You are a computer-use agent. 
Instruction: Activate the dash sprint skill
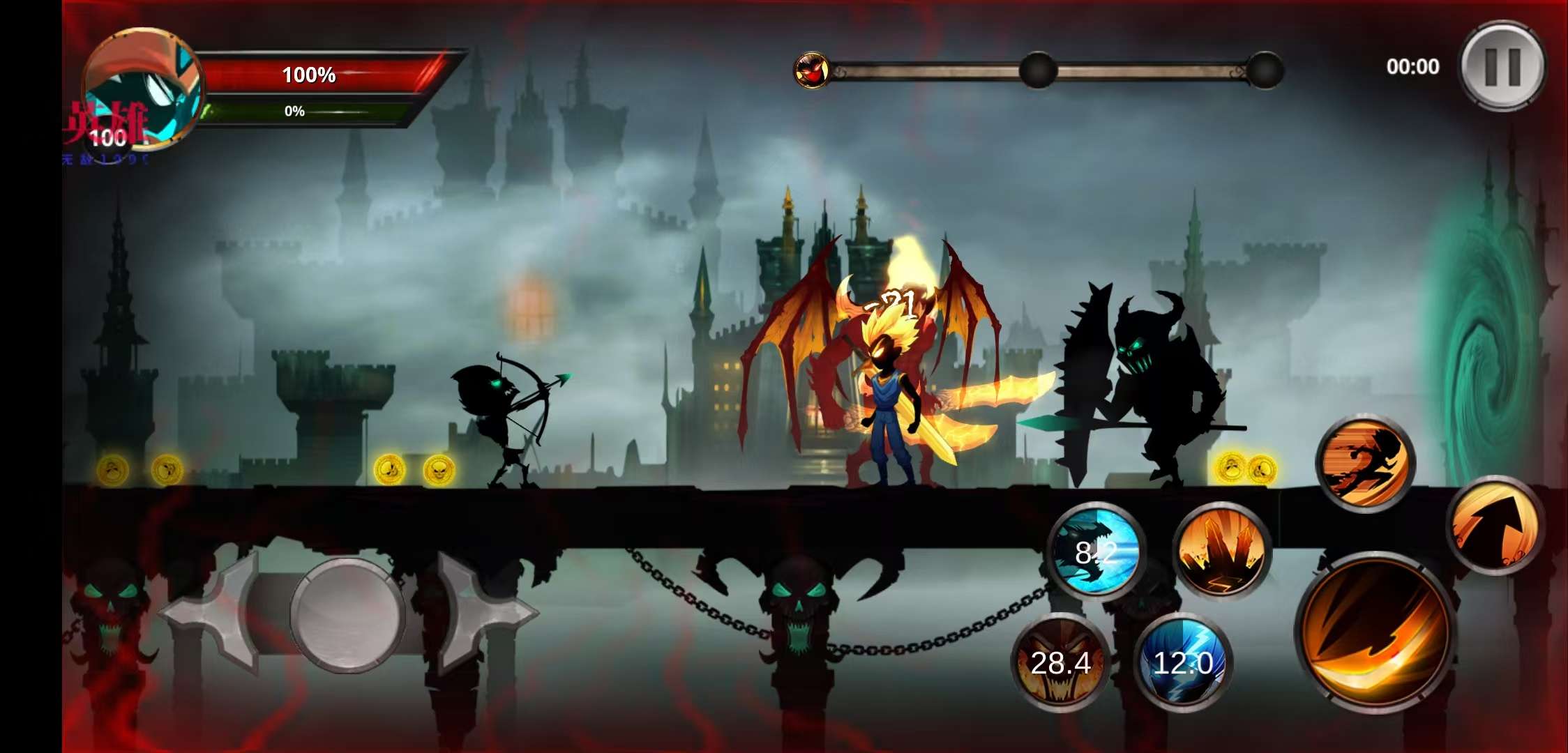(x=1364, y=462)
